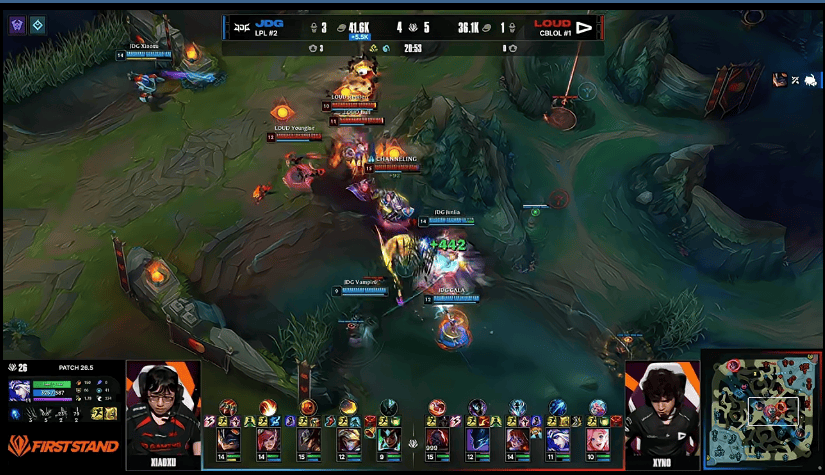Click the yellow Flash spell in player panel
The width and height of the screenshot is (825, 475).
[98, 413]
